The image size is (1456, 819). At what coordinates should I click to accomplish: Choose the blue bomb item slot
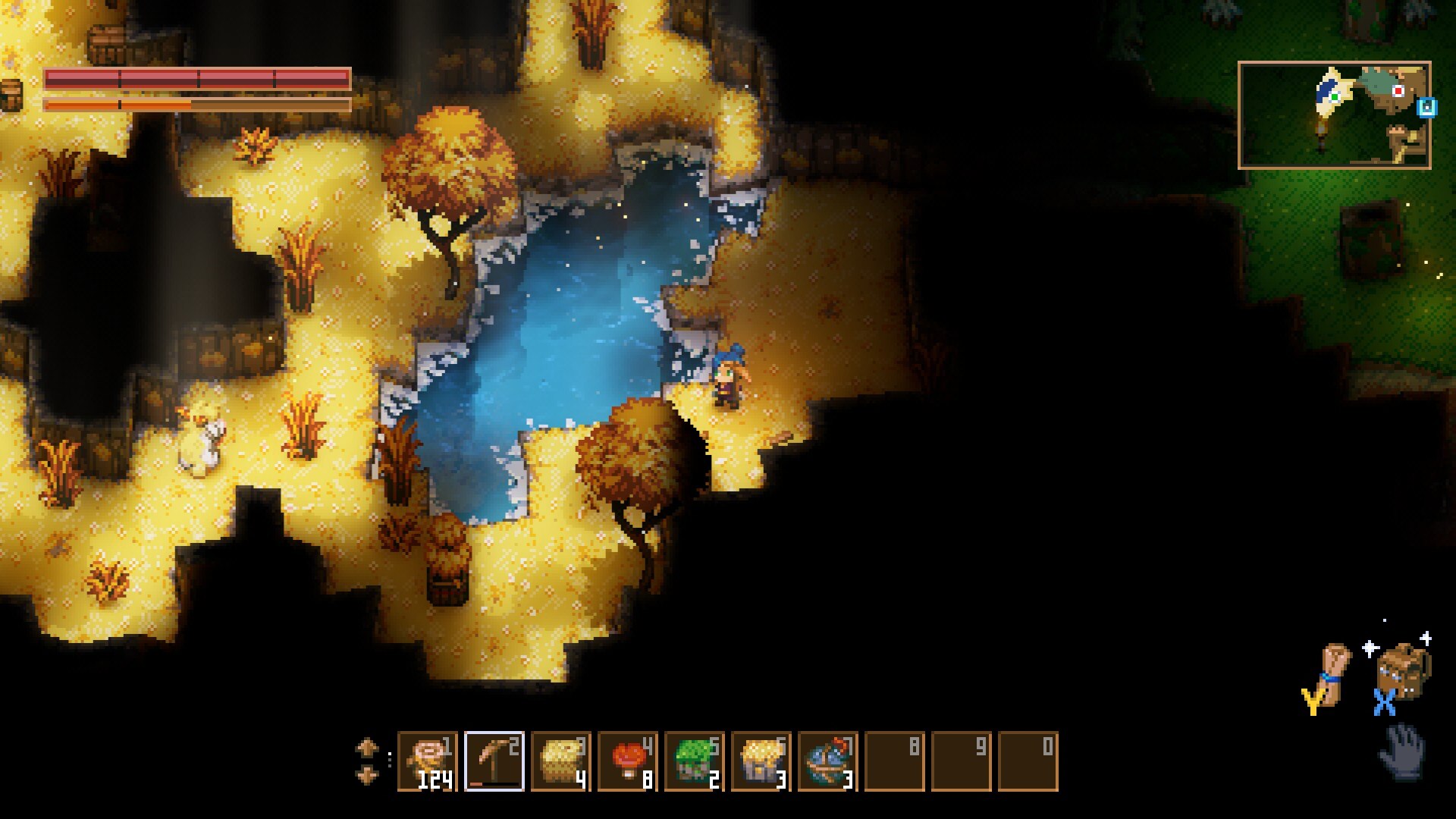tap(828, 761)
